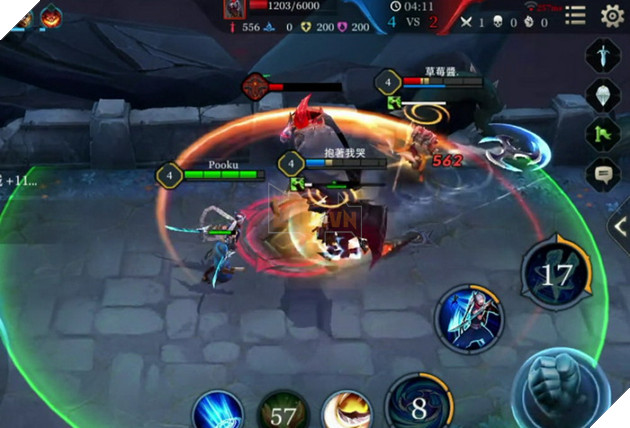Open the quick chat speech bubble
The image size is (630, 428).
602,173
